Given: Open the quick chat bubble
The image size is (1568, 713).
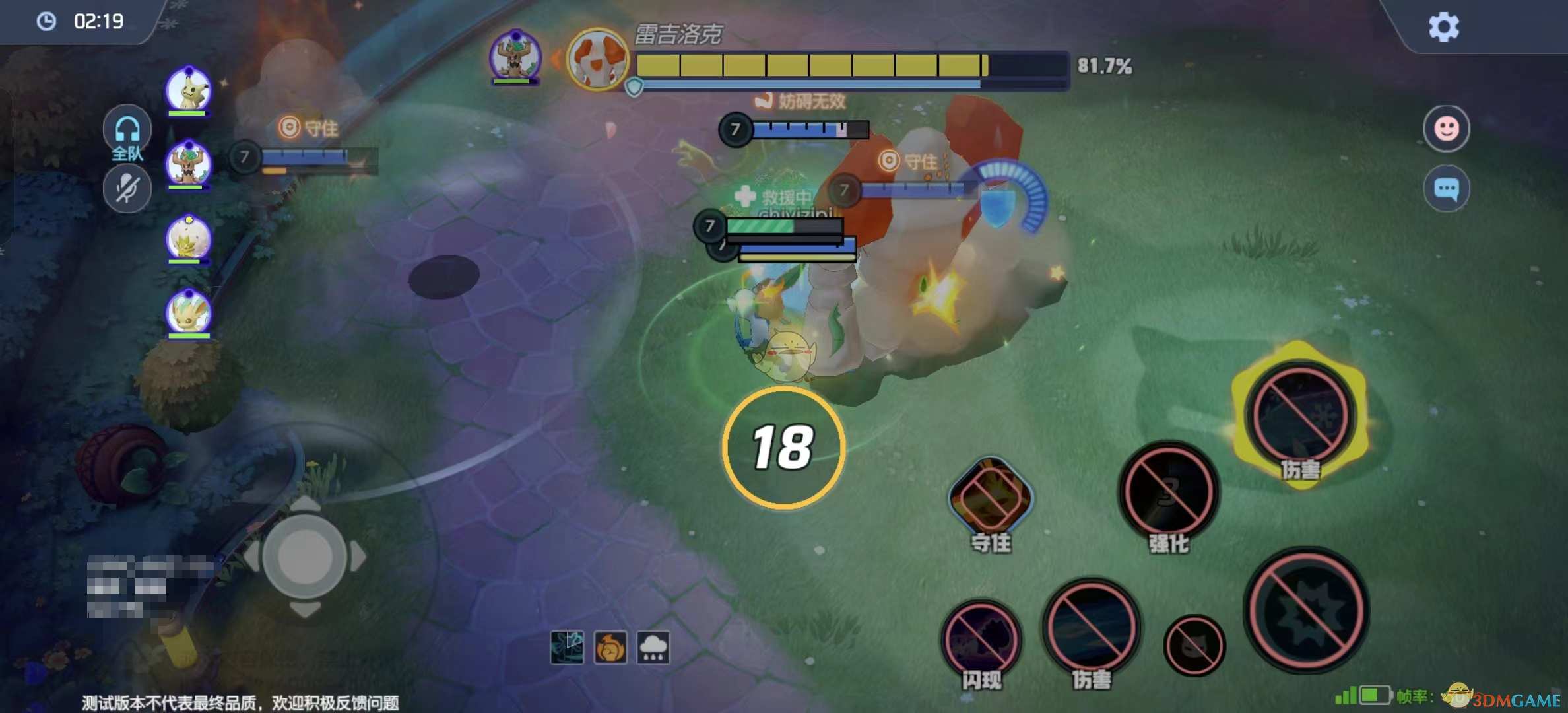Looking at the screenshot, I should pos(1446,189).
